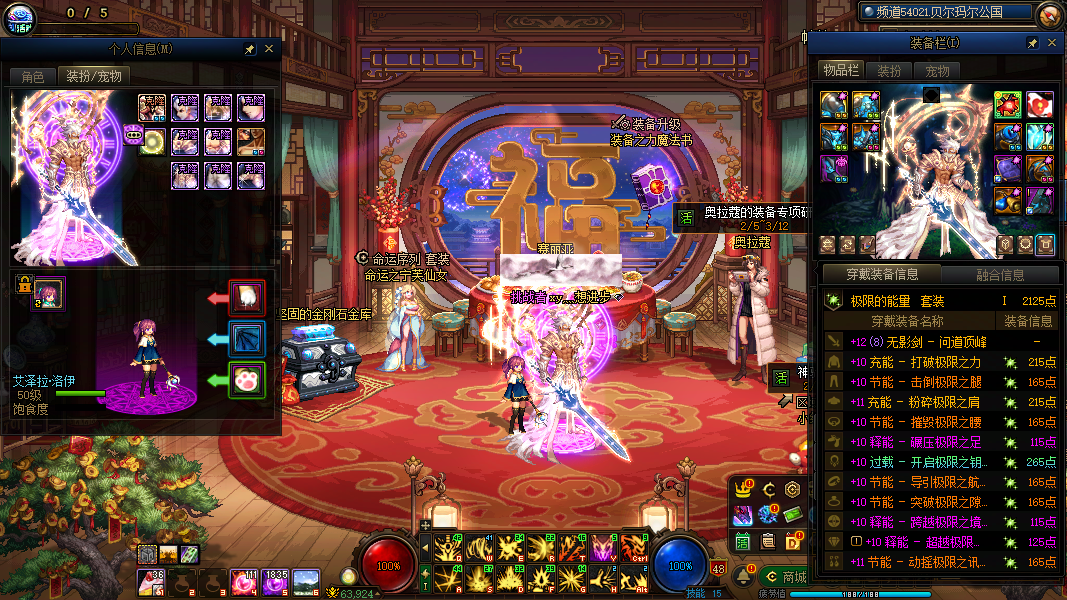Use the pink potion quick slot

(242, 579)
